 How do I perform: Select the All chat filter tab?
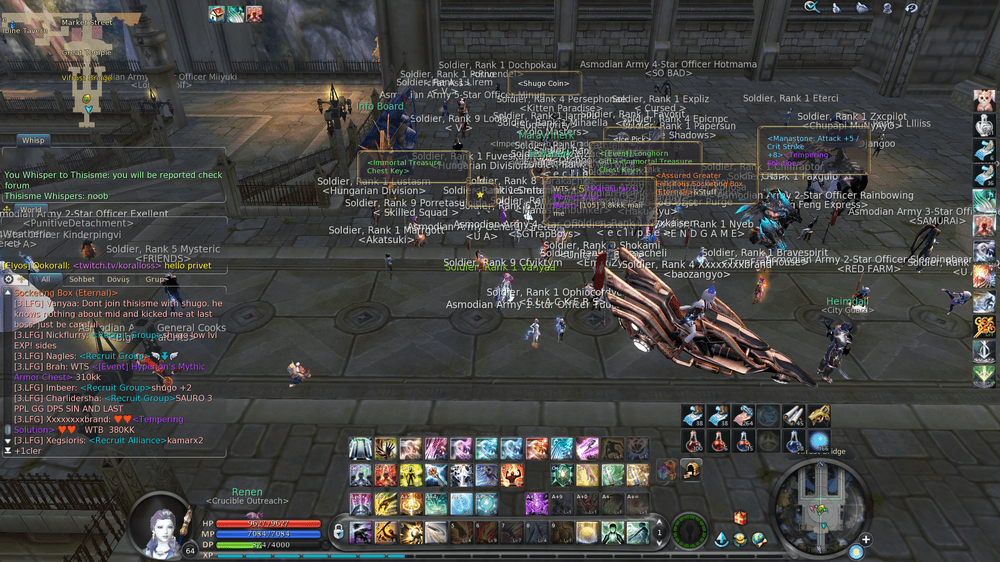45,280
